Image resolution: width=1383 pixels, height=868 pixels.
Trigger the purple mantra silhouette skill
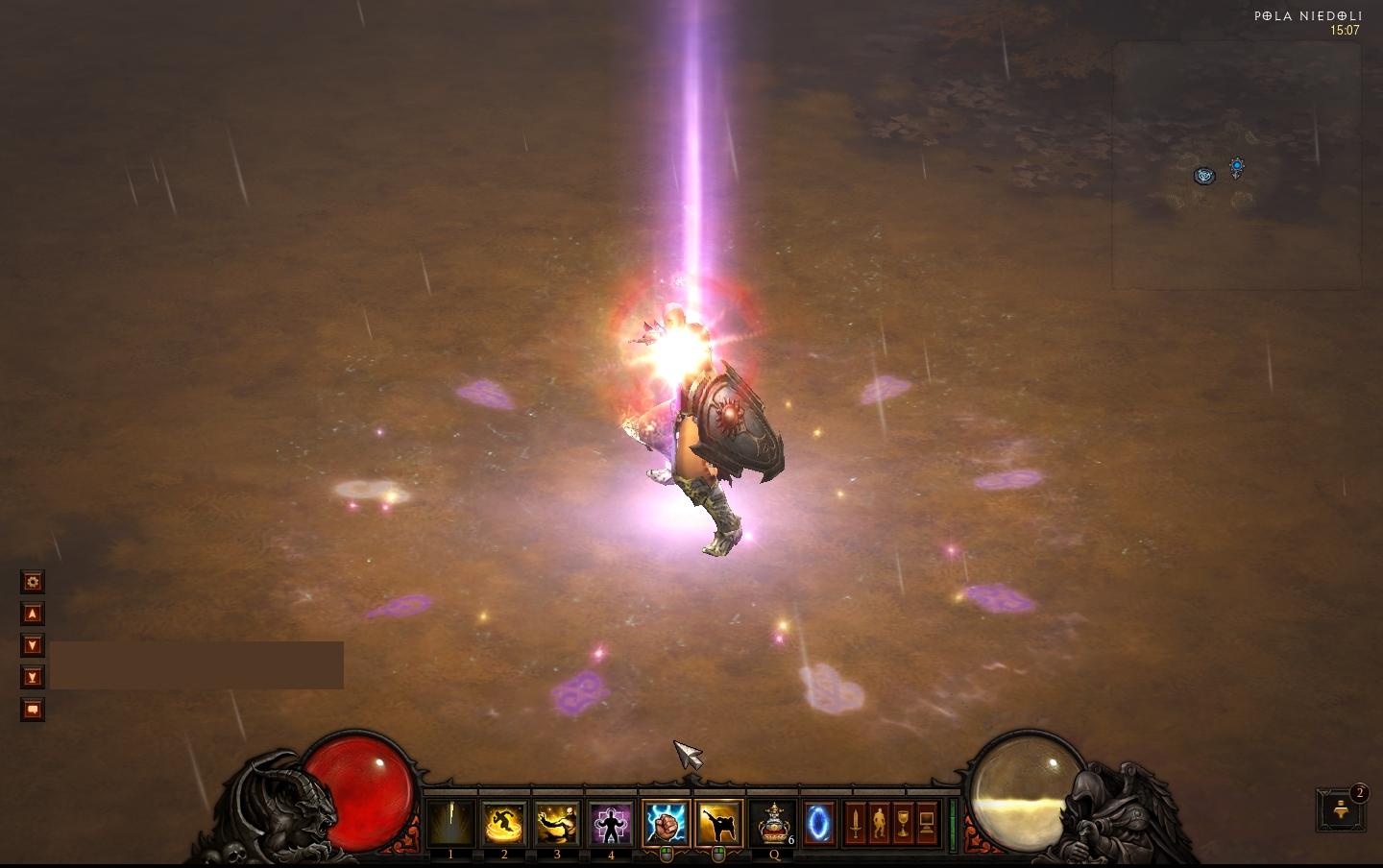coord(611,824)
